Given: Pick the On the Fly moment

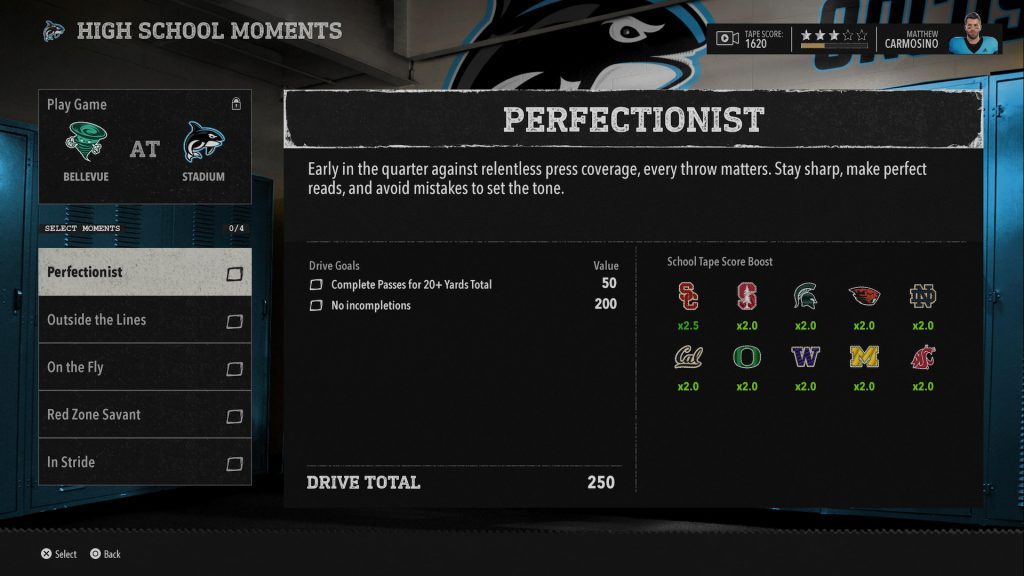Looking at the screenshot, I should pyautogui.click(x=130, y=367).
